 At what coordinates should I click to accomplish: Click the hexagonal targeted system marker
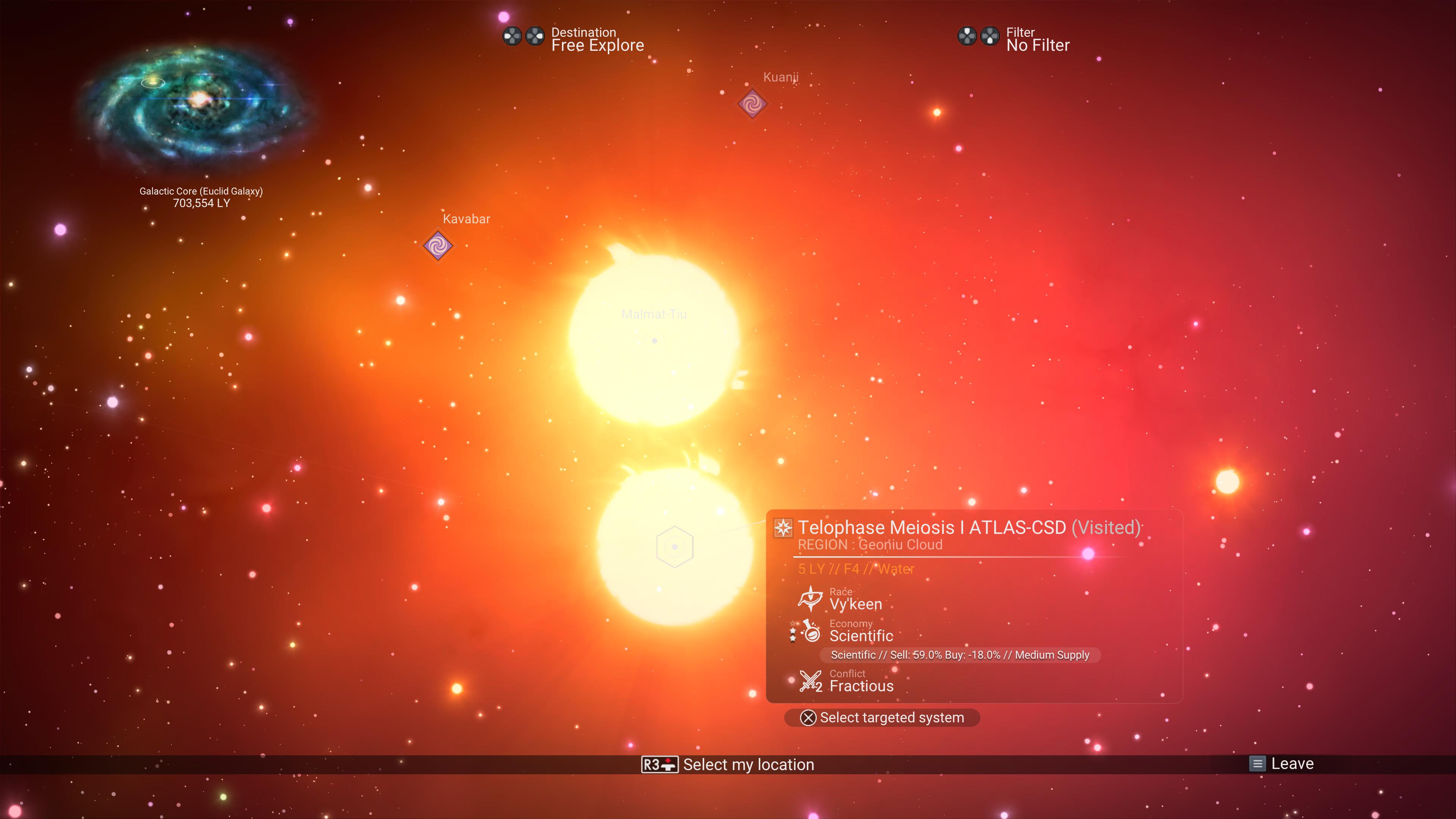coord(674,546)
